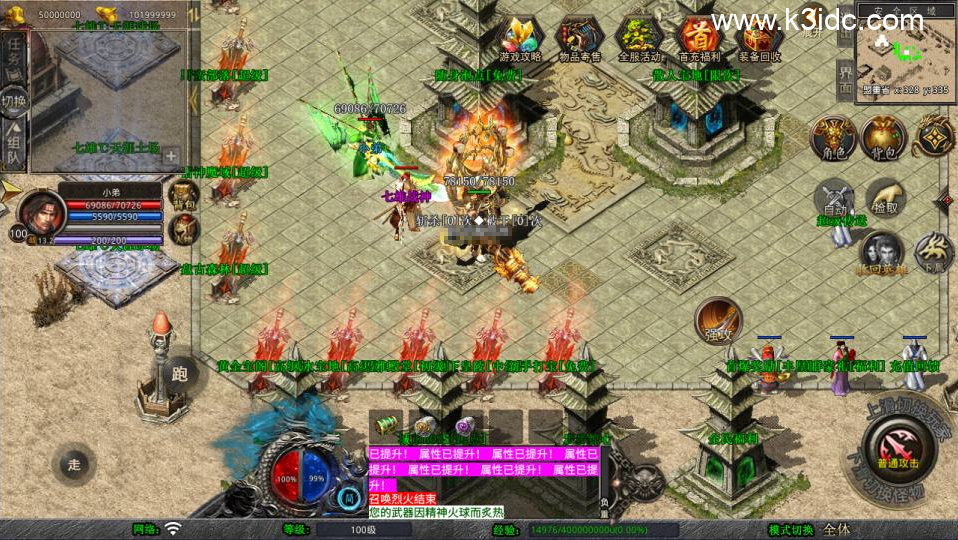958x540 pixels.
Task: Open the 背包 bag beside the character button
Action: tap(883, 138)
